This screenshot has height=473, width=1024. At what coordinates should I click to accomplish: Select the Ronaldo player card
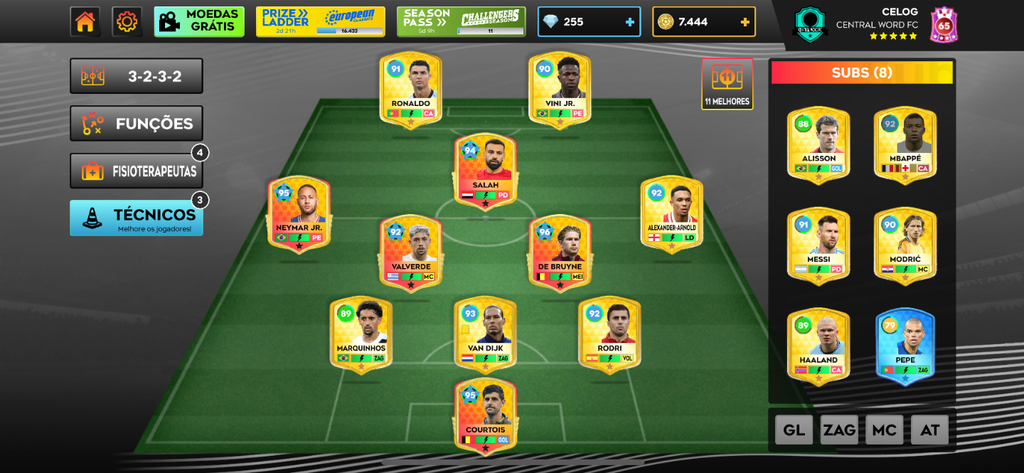pos(411,90)
